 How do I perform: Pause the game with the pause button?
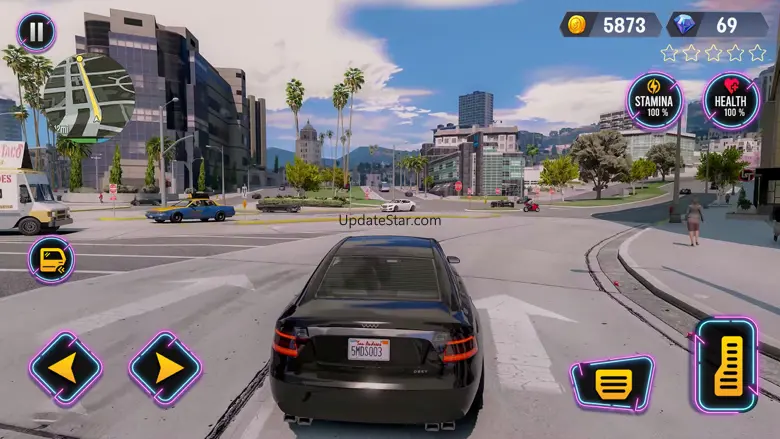pos(36,32)
